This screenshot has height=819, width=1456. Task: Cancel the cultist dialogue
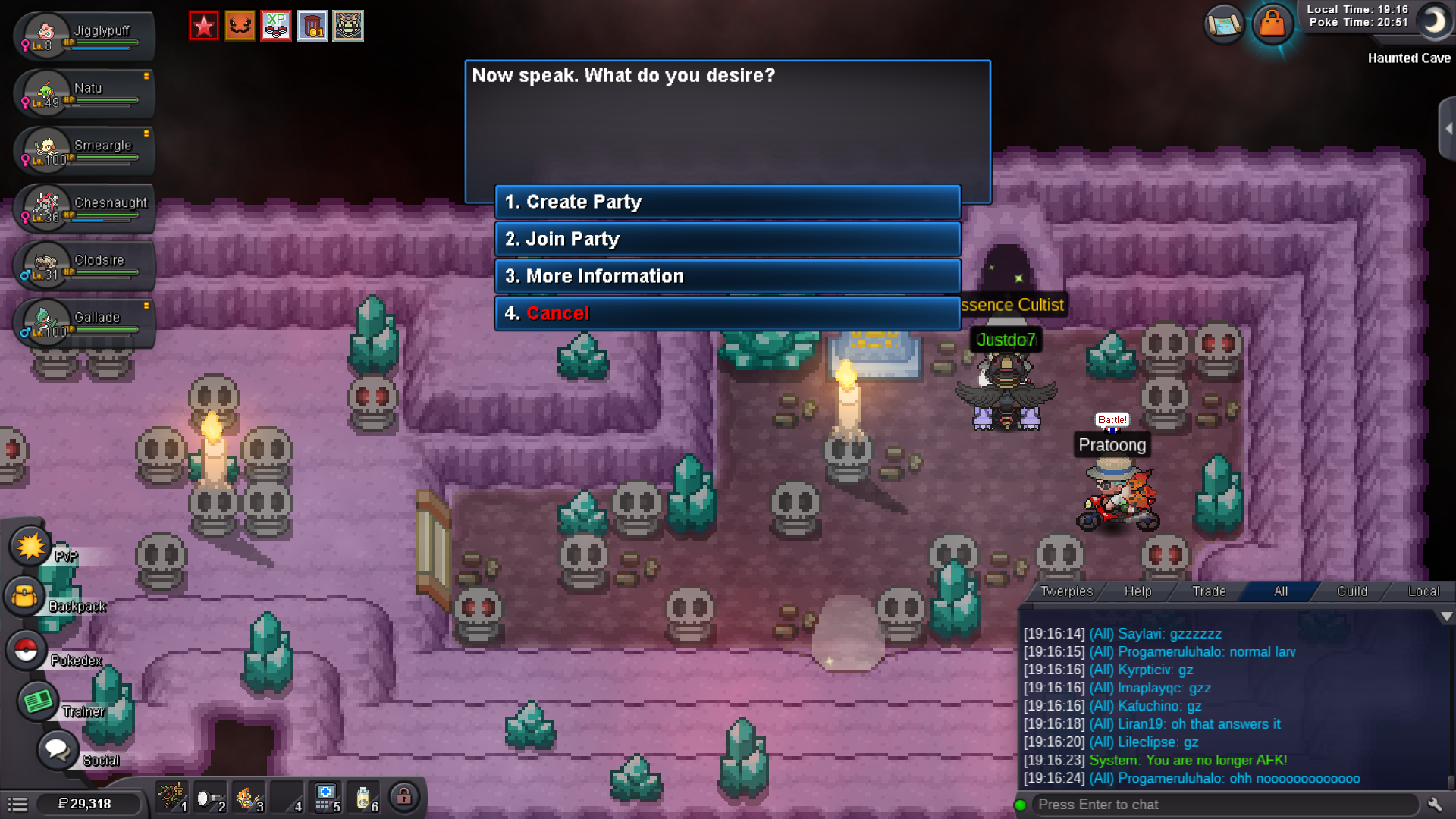click(x=726, y=313)
